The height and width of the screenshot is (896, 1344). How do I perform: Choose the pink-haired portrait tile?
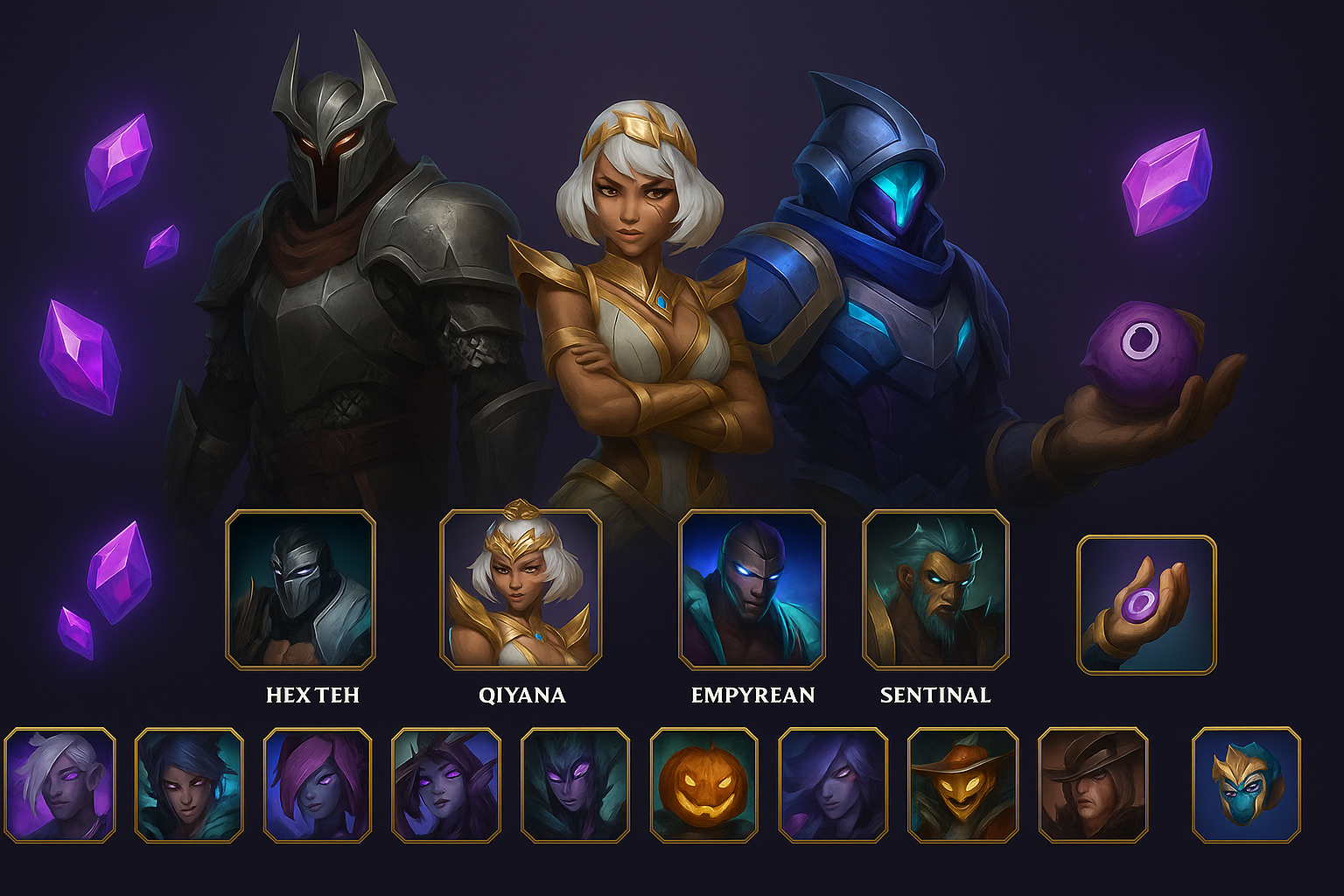click(318, 785)
